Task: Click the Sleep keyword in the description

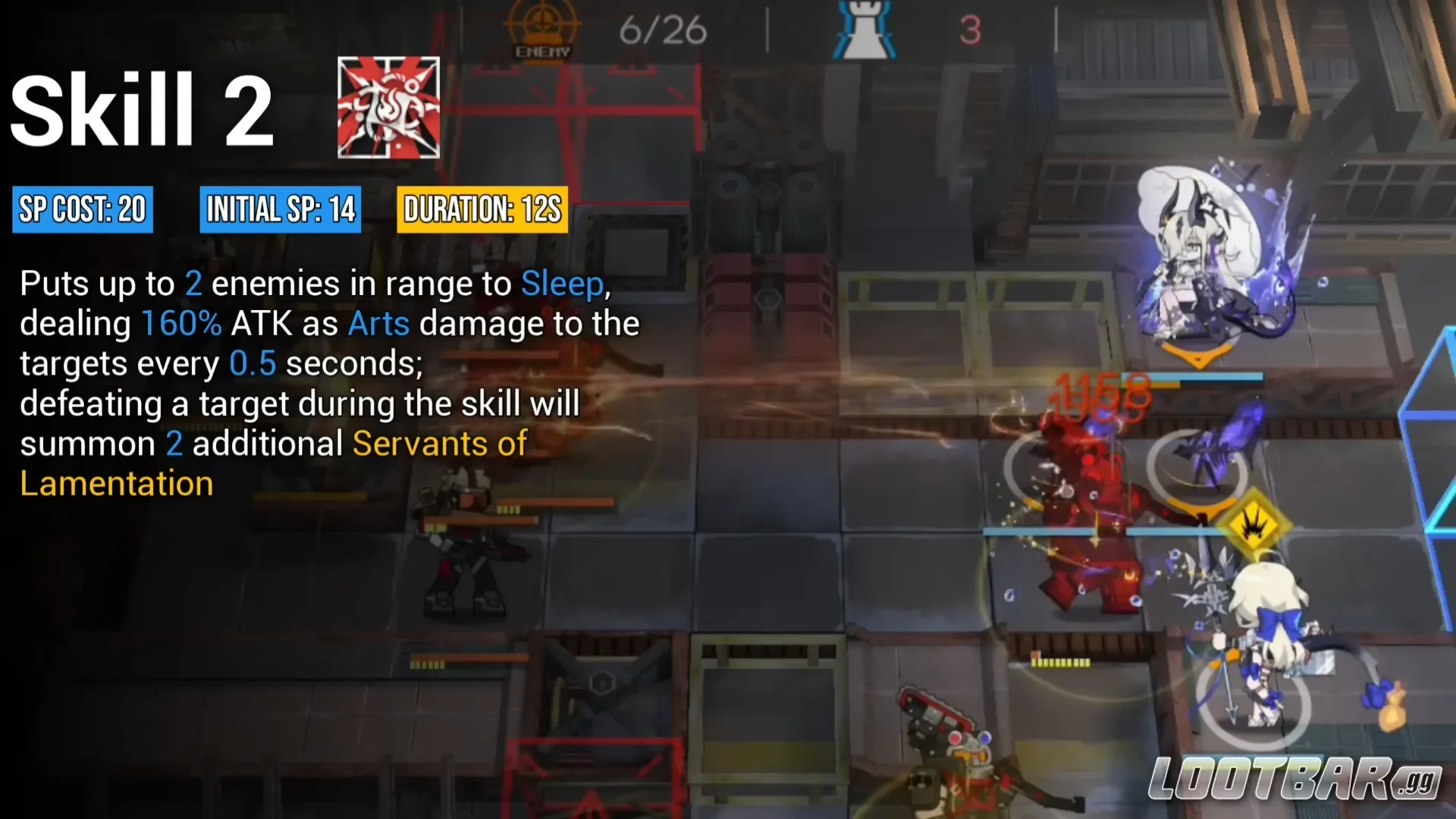Action: tap(563, 284)
